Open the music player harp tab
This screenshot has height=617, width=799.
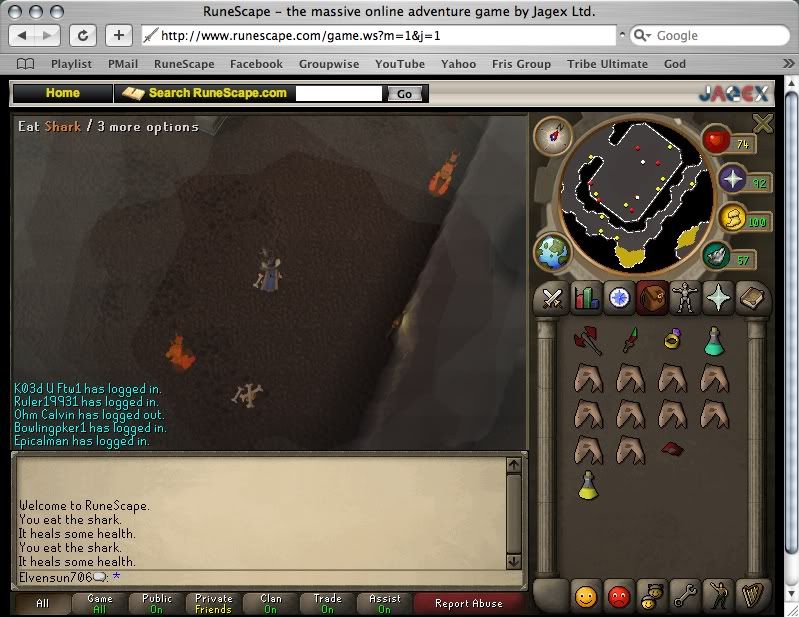click(x=751, y=596)
